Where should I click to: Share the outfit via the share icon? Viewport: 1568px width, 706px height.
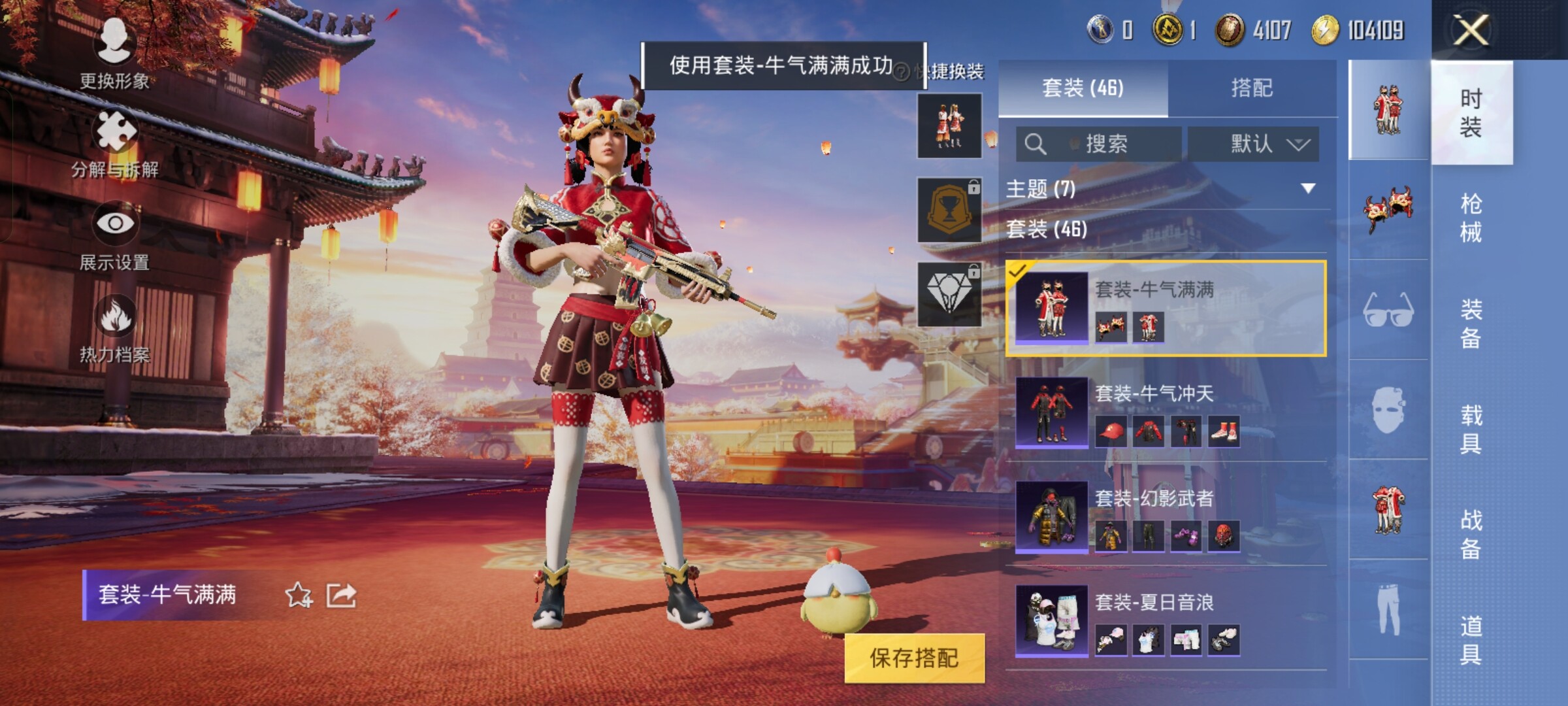[341, 595]
